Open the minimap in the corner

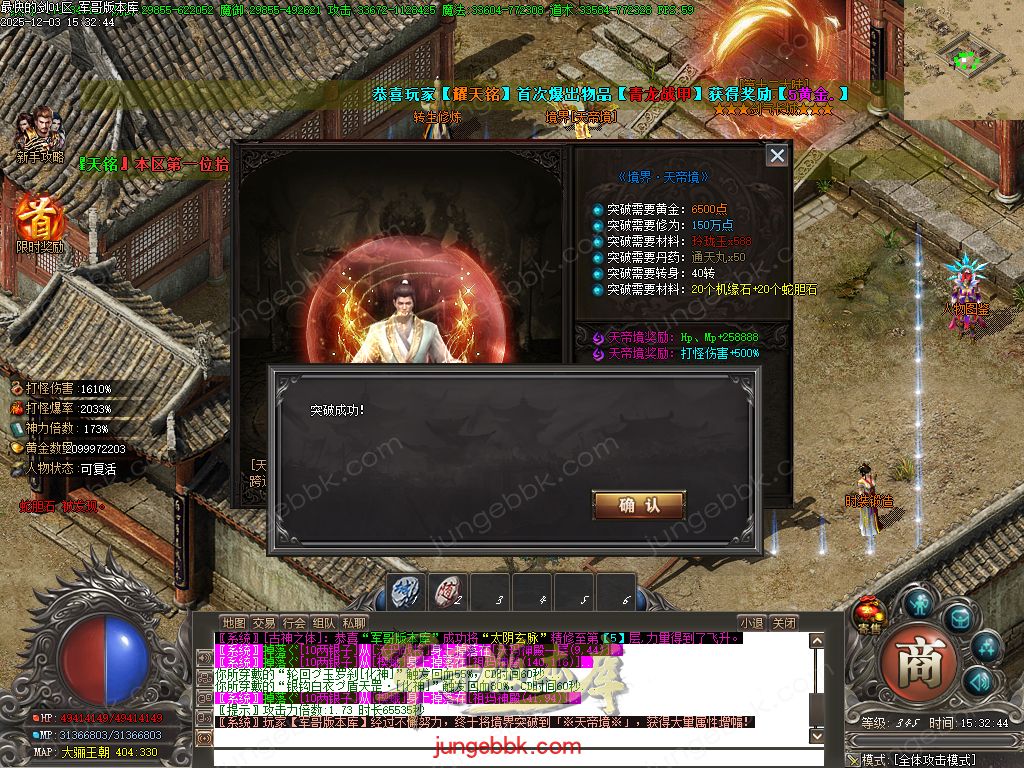click(x=963, y=58)
